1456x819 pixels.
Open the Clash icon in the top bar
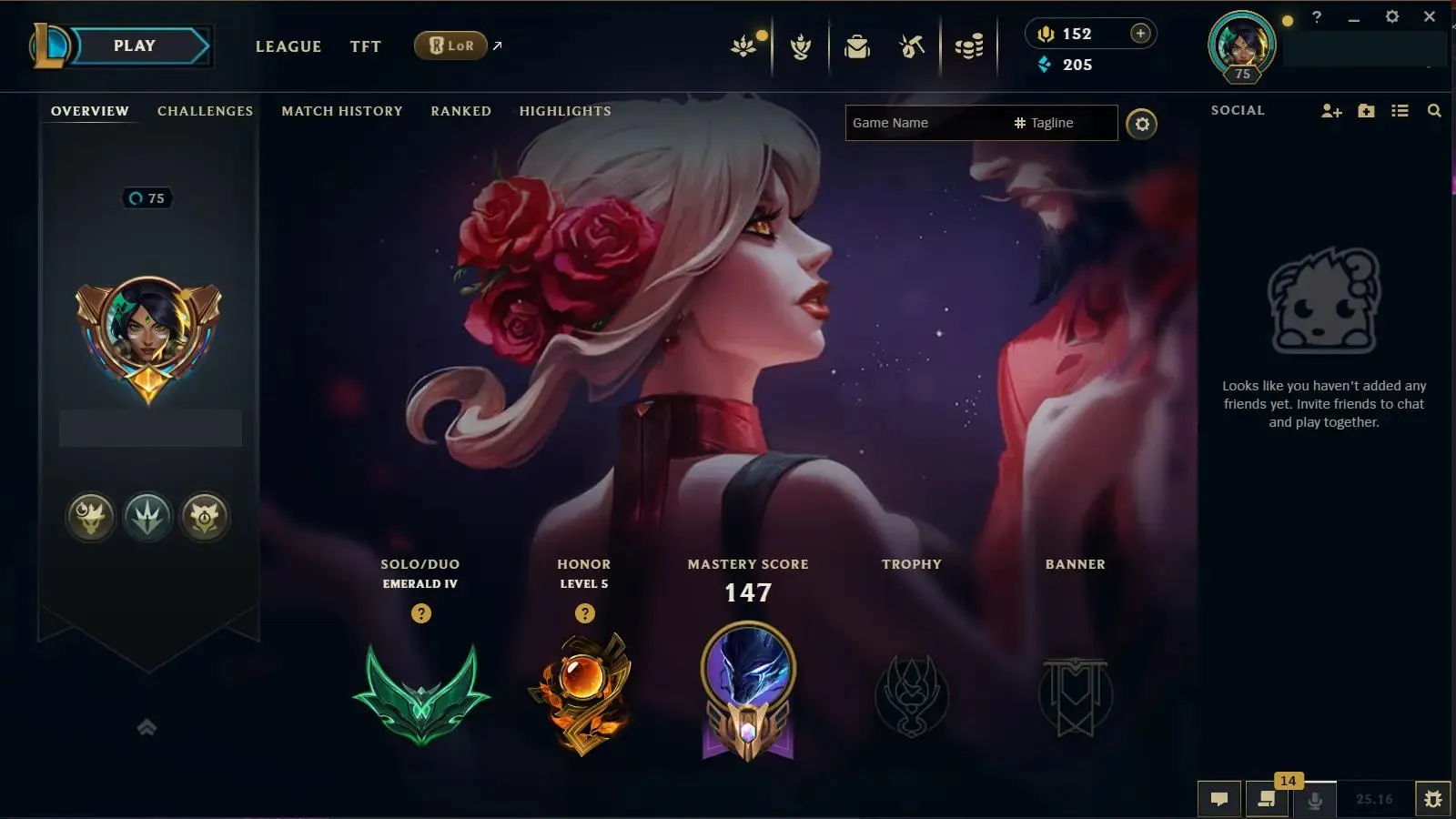pos(799,45)
